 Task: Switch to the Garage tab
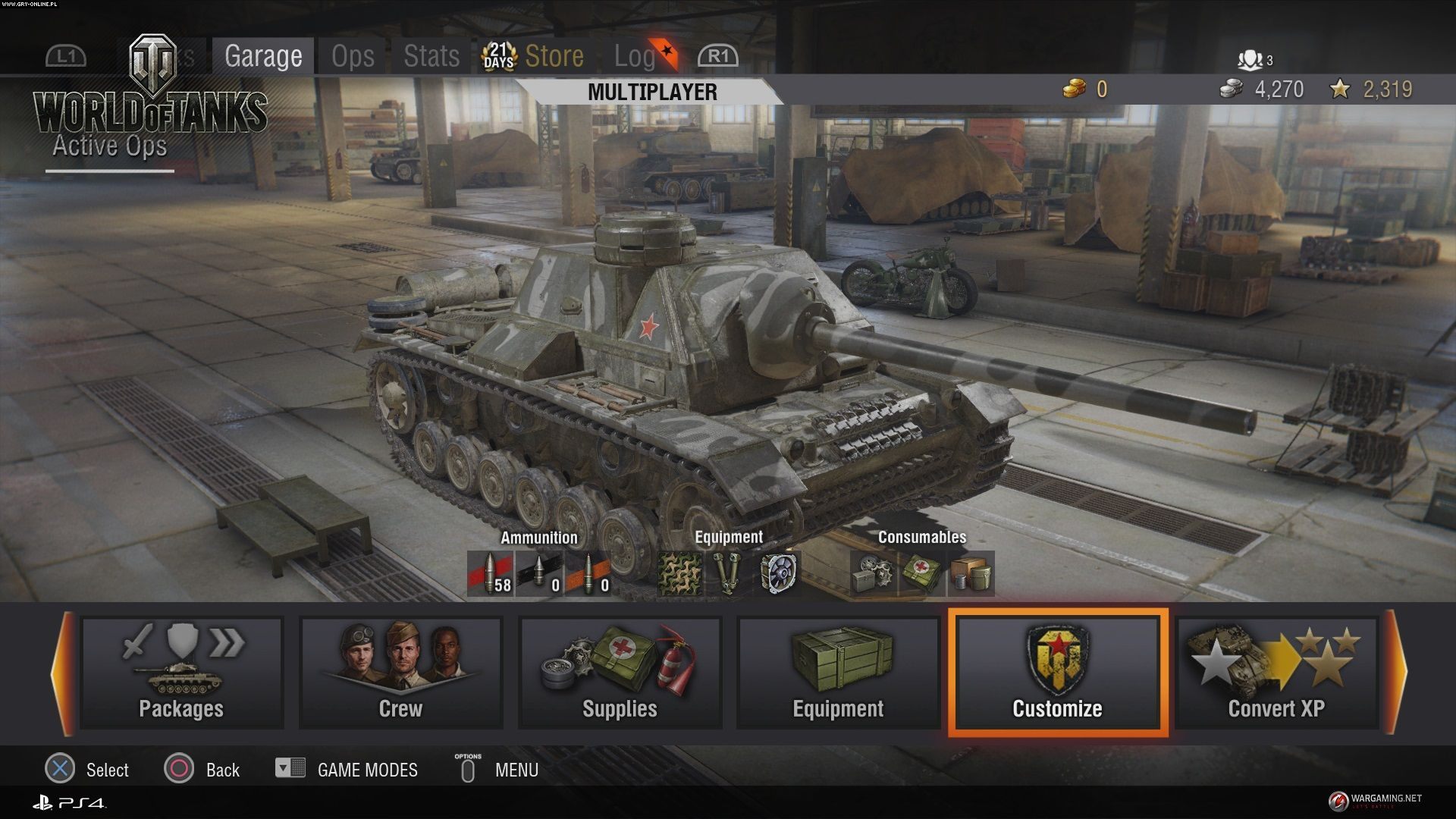pyautogui.click(x=262, y=56)
